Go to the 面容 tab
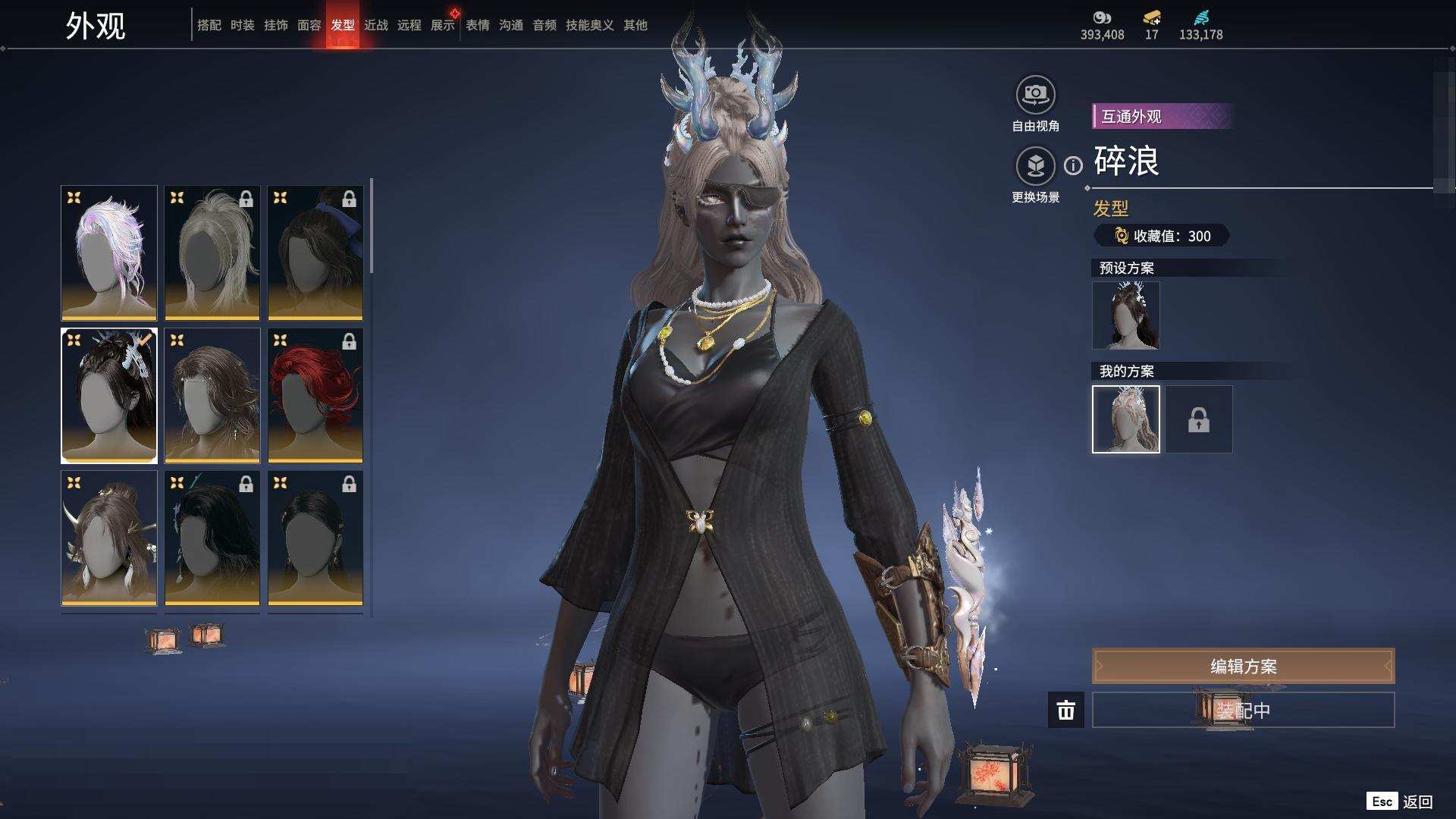Image resolution: width=1456 pixels, height=819 pixels. coord(309,25)
